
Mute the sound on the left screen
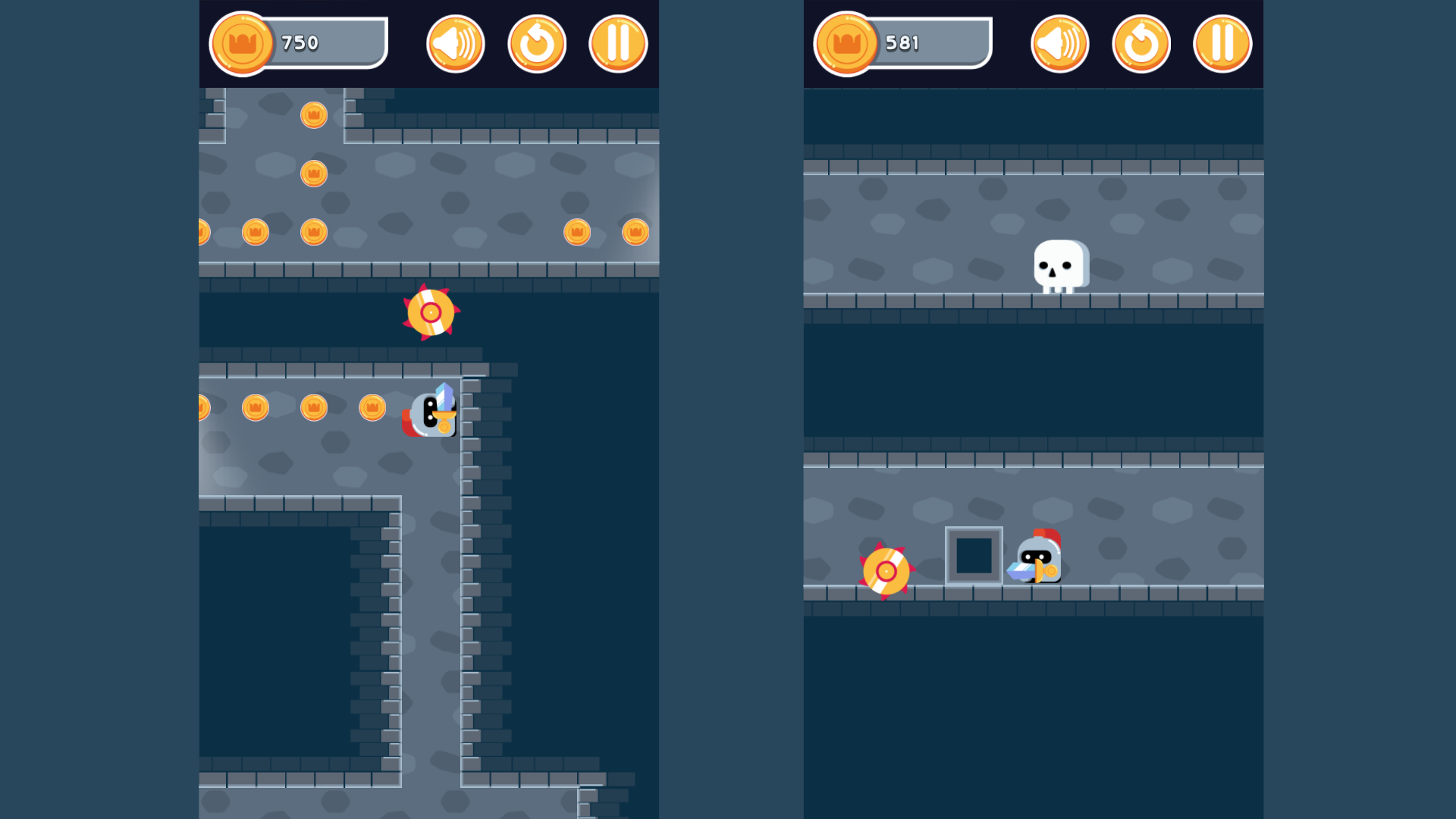tap(454, 43)
